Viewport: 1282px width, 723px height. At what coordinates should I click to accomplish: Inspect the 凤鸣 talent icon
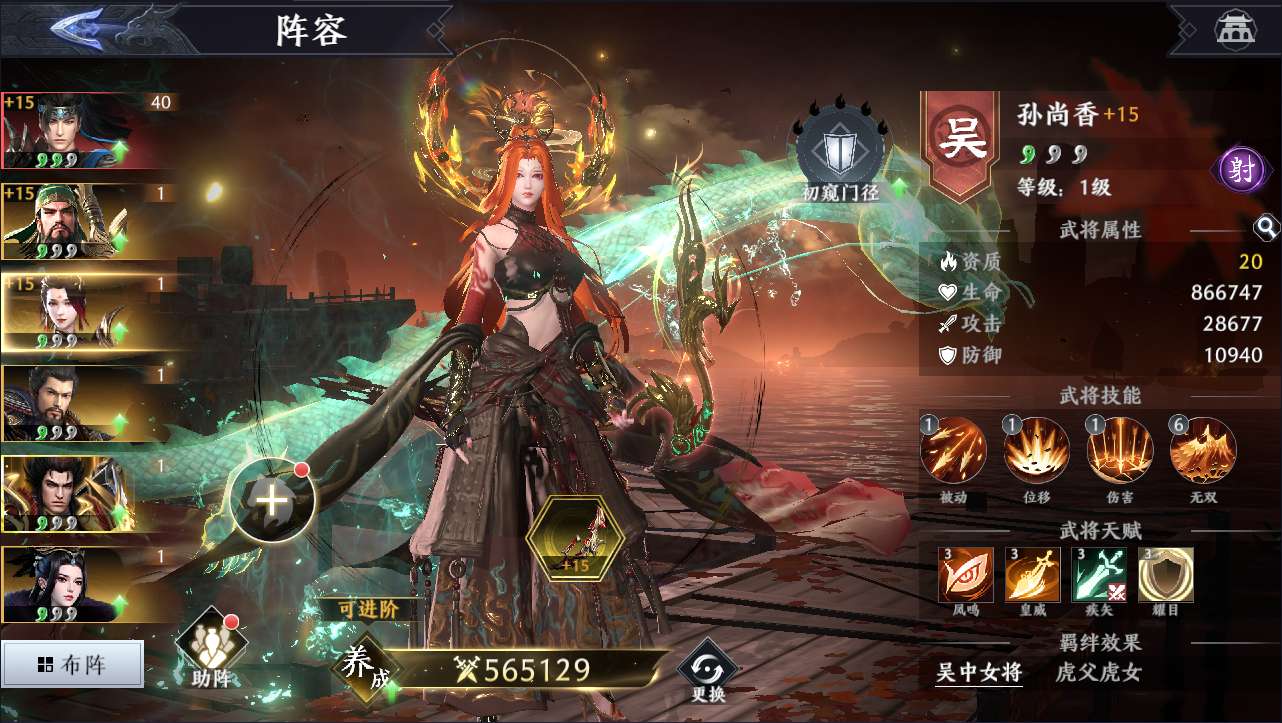point(966,575)
